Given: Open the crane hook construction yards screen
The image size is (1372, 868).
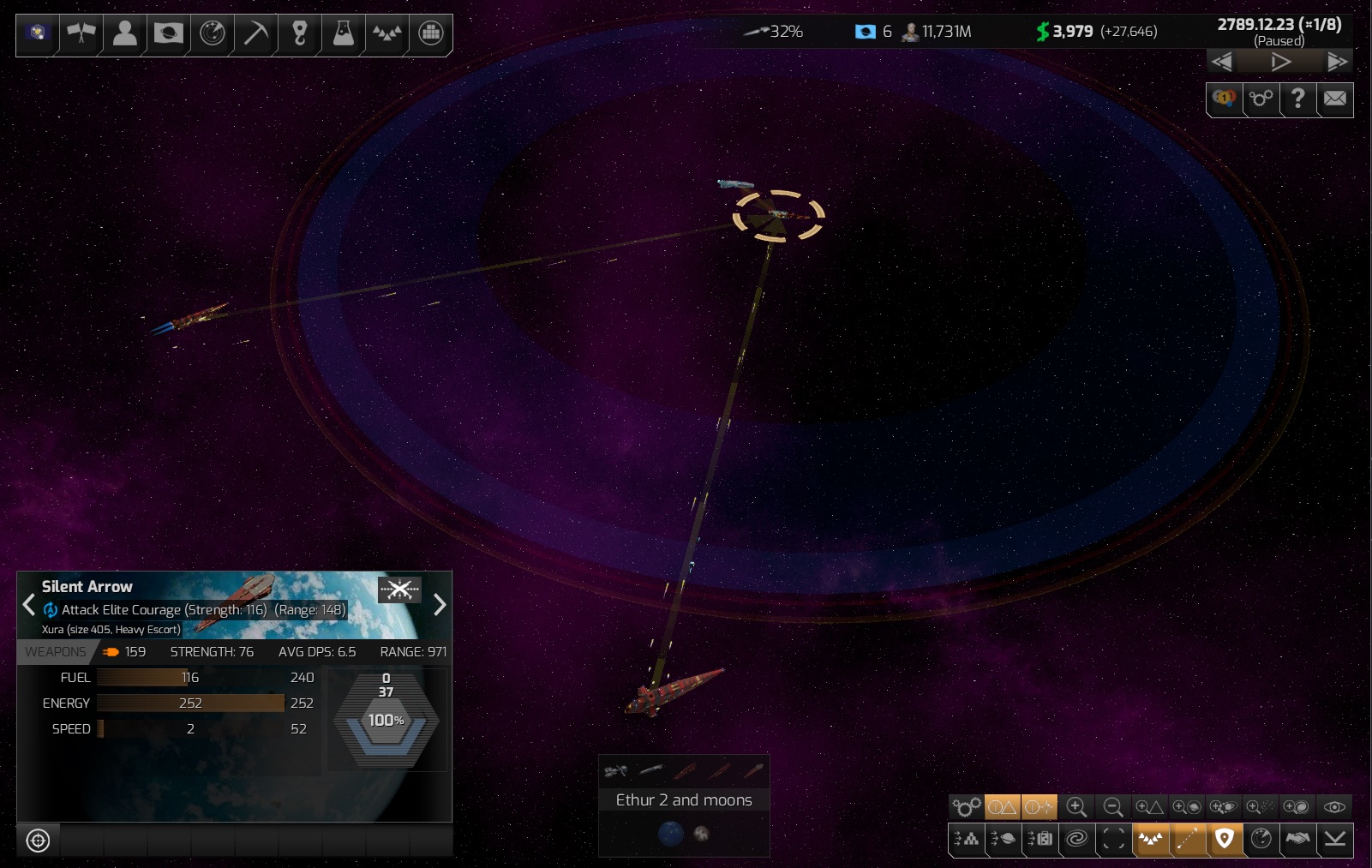Looking at the screenshot, I should [300, 33].
